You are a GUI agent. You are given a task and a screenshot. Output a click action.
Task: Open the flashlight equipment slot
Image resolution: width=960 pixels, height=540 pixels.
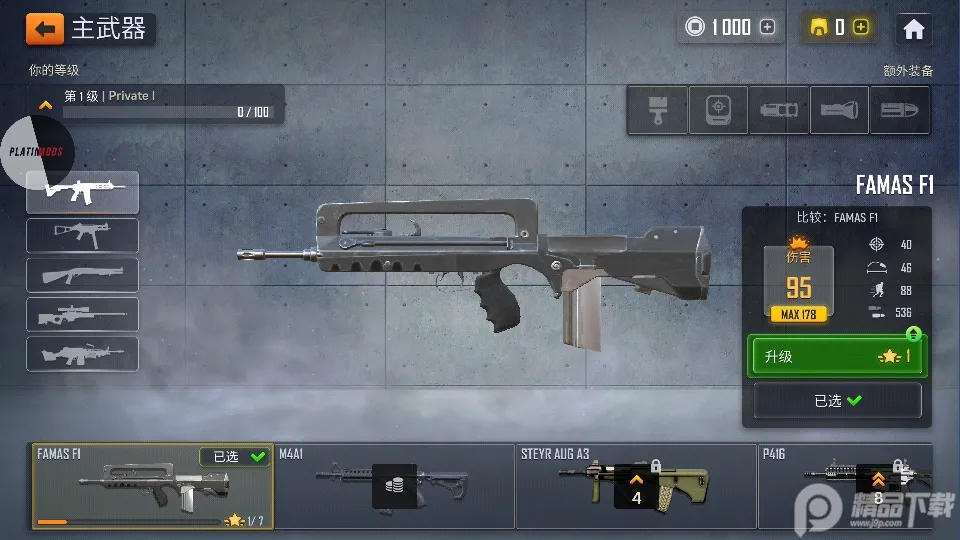click(839, 110)
